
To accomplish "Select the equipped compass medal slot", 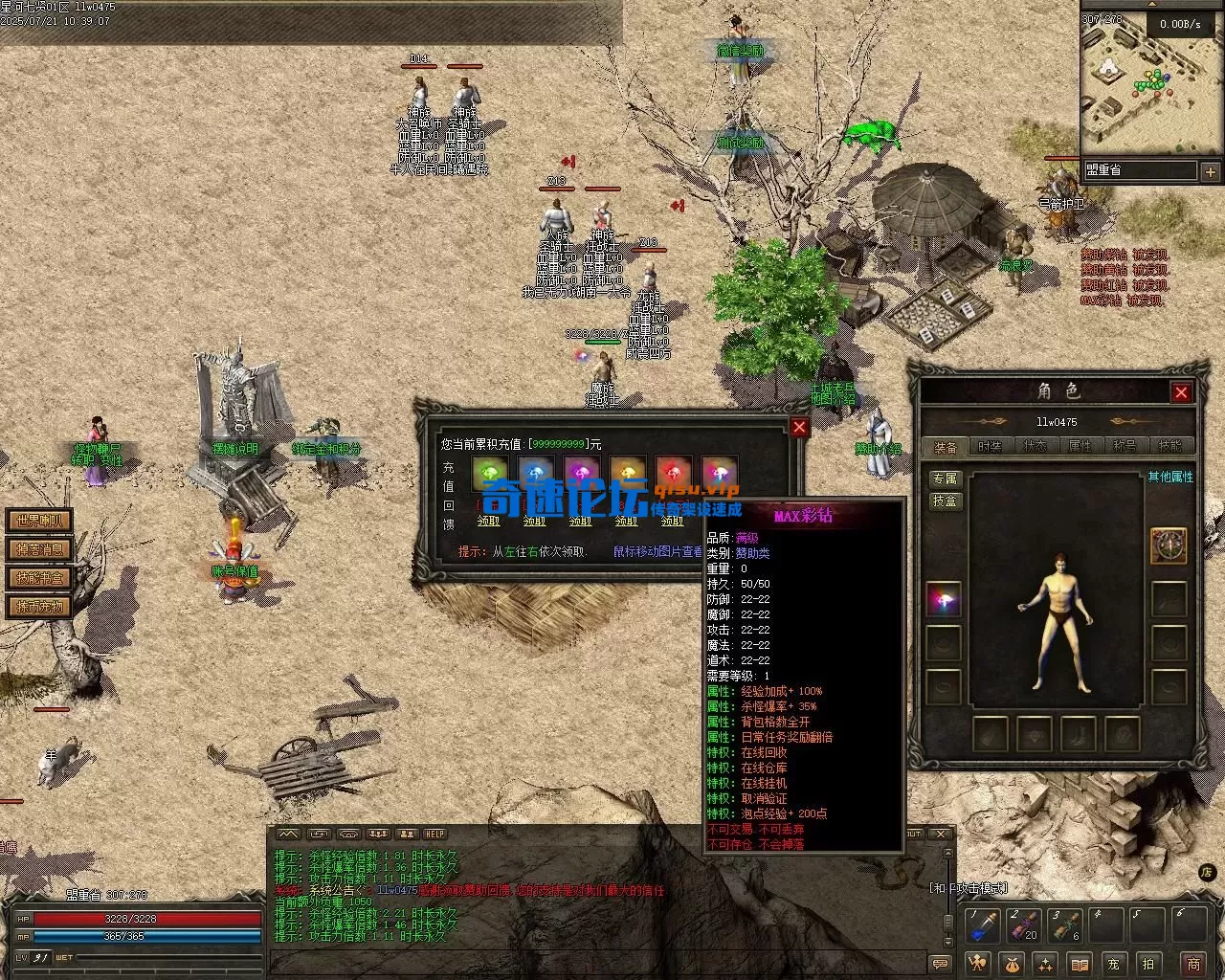I will tap(1169, 546).
